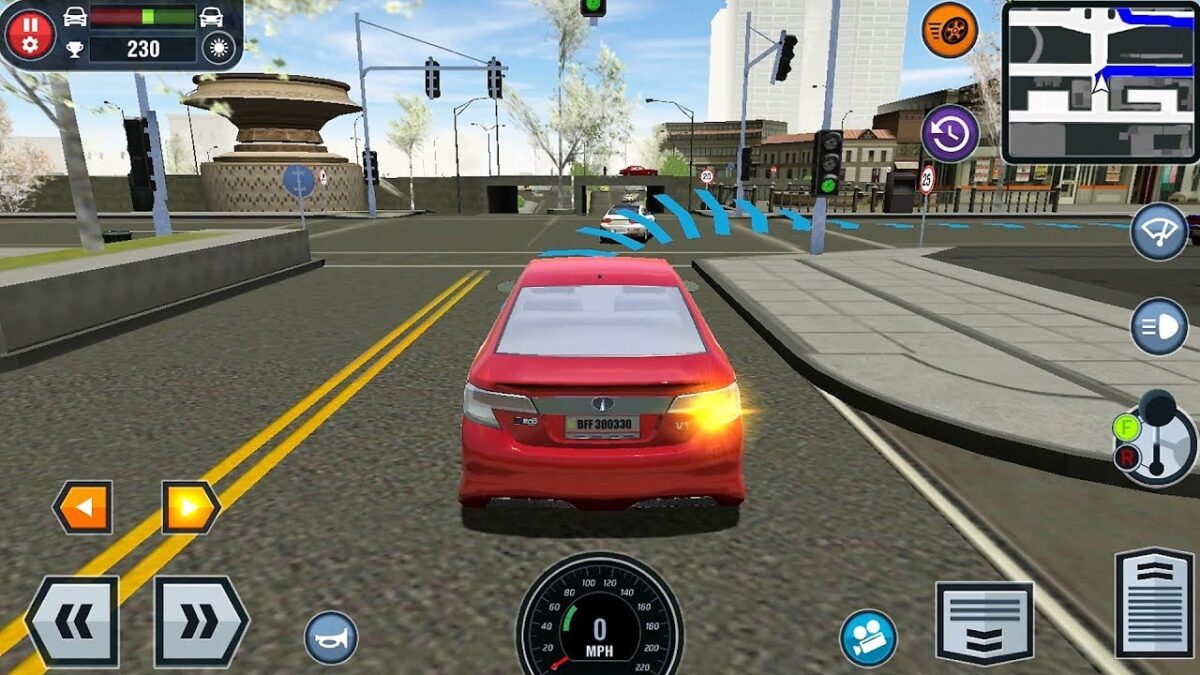
Task: Toggle the headlights button
Action: click(1159, 326)
